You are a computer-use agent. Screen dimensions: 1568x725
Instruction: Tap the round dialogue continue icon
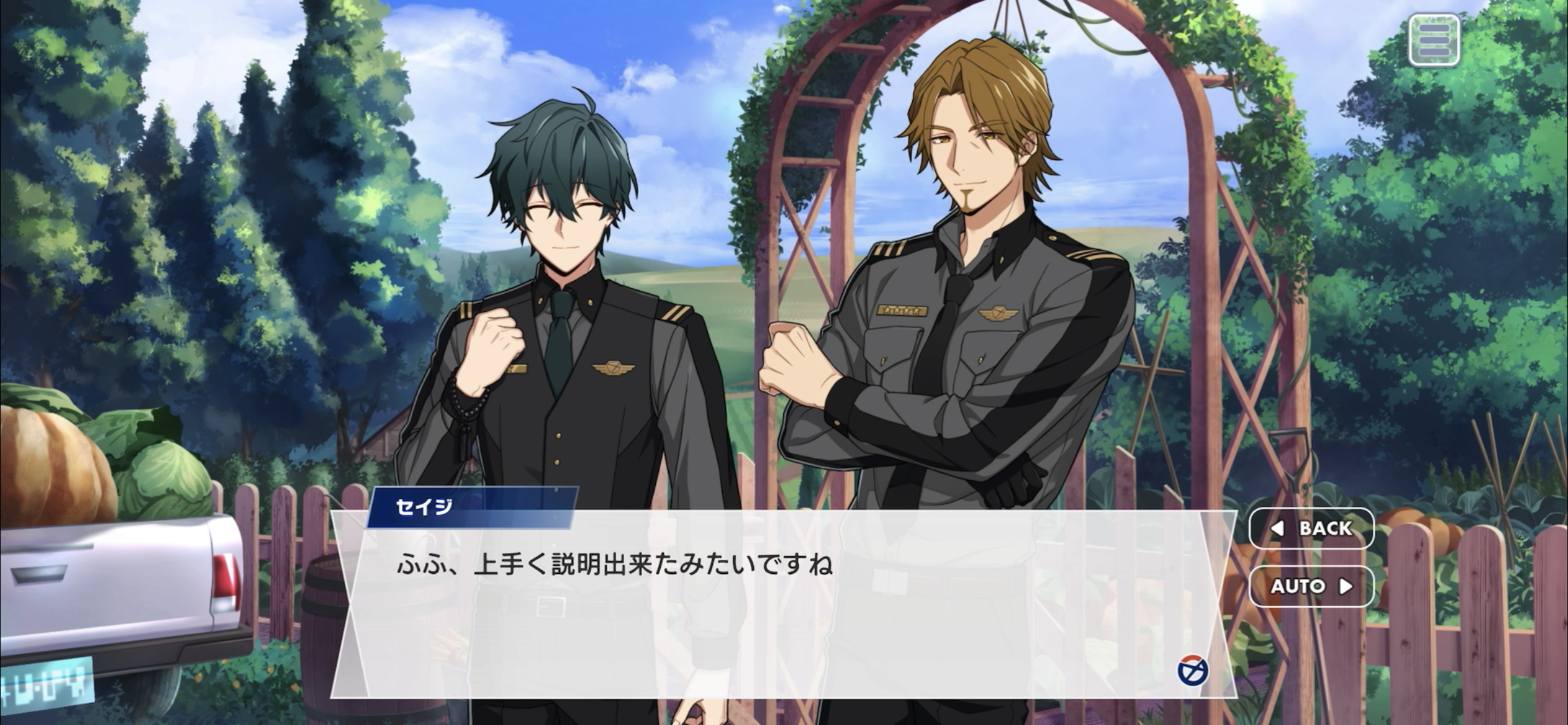coord(1193,670)
